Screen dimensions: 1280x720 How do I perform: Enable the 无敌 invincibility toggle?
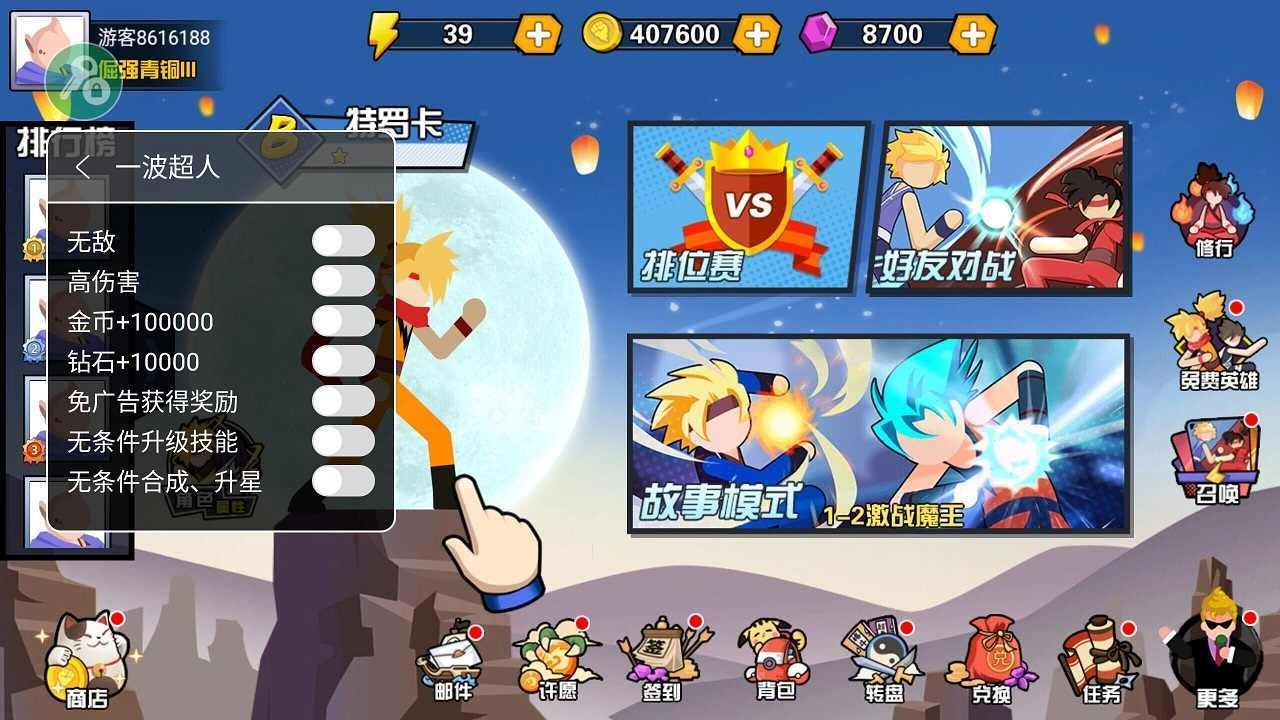click(x=344, y=241)
